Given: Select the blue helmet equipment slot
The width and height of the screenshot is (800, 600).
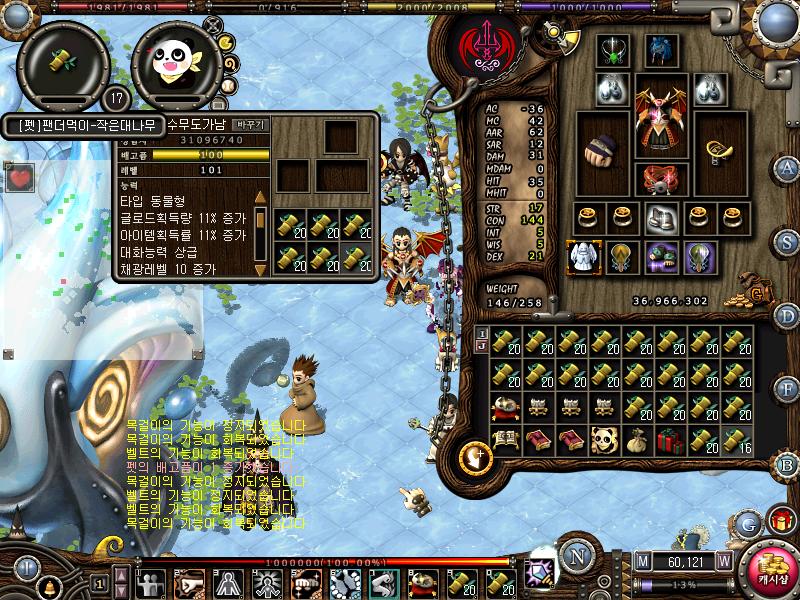Looking at the screenshot, I should tap(661, 50).
